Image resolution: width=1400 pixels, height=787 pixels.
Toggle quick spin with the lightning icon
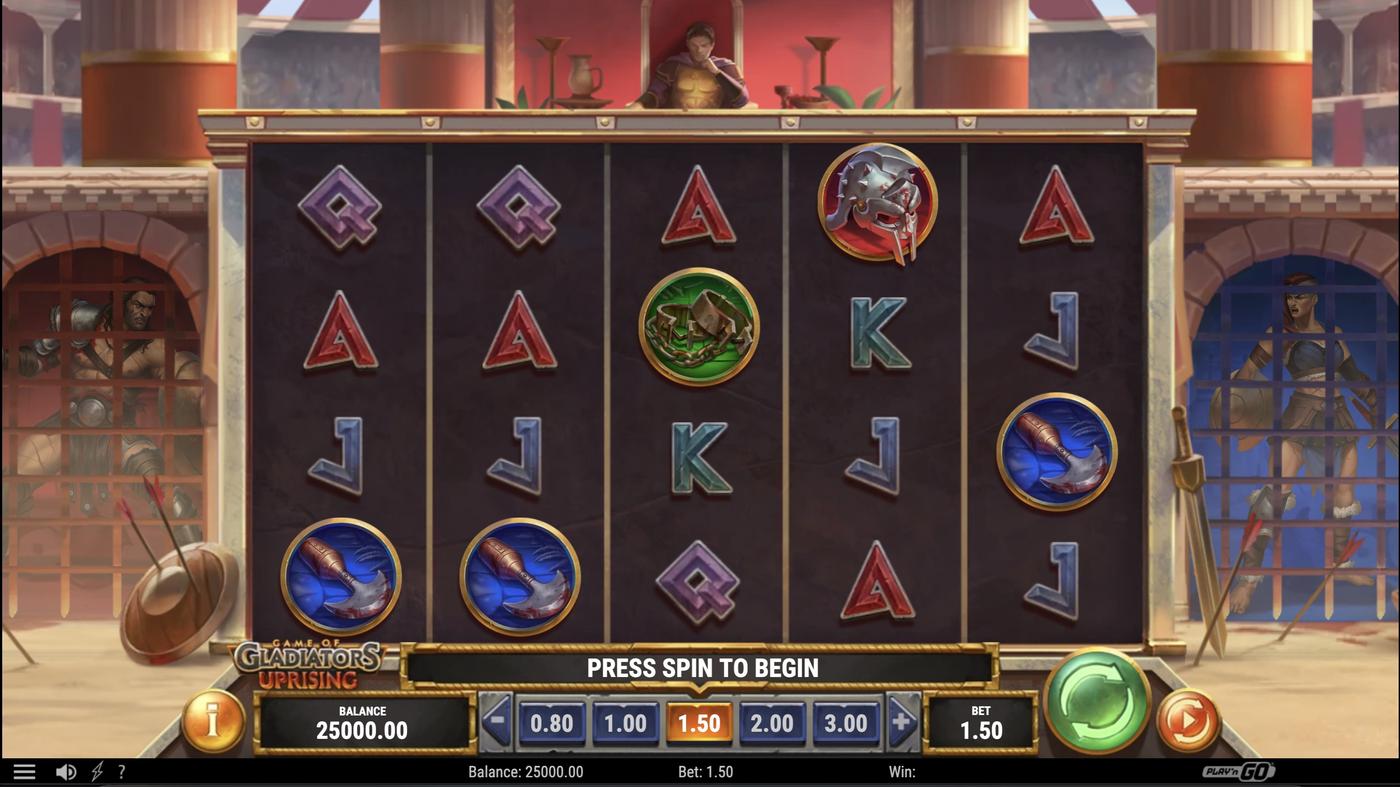click(96, 770)
